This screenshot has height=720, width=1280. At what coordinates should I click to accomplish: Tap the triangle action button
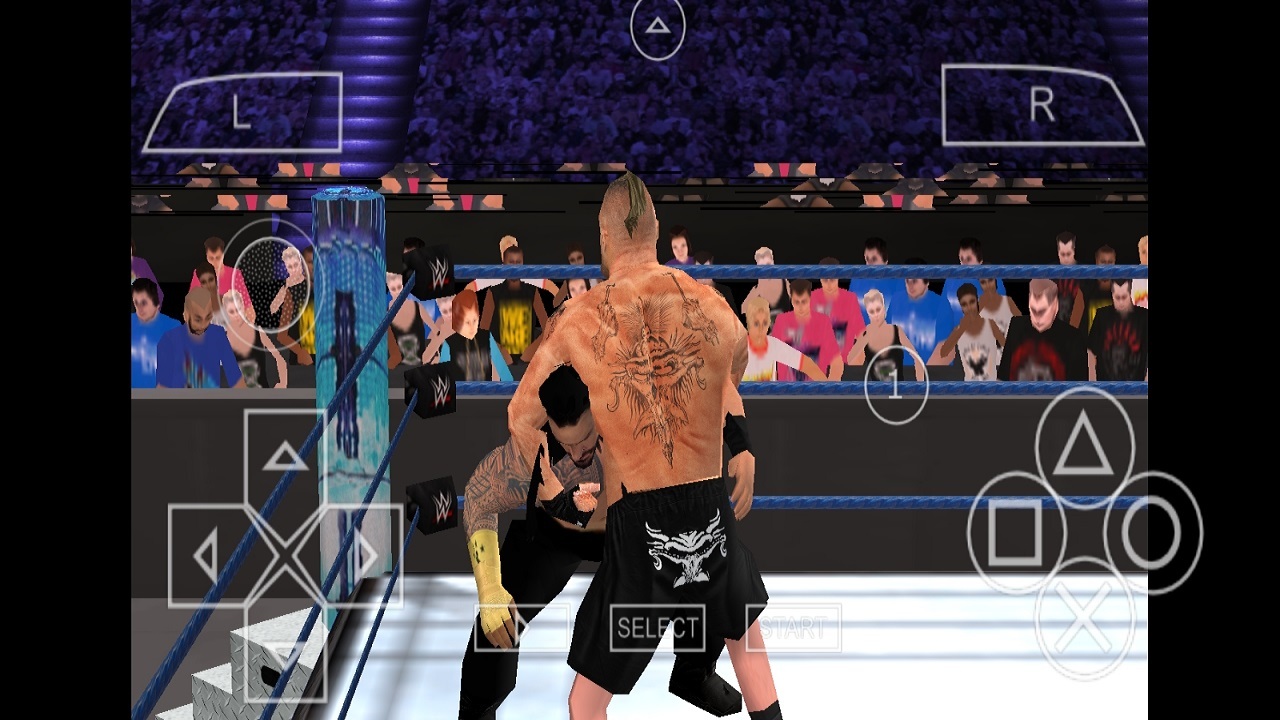click(1084, 448)
